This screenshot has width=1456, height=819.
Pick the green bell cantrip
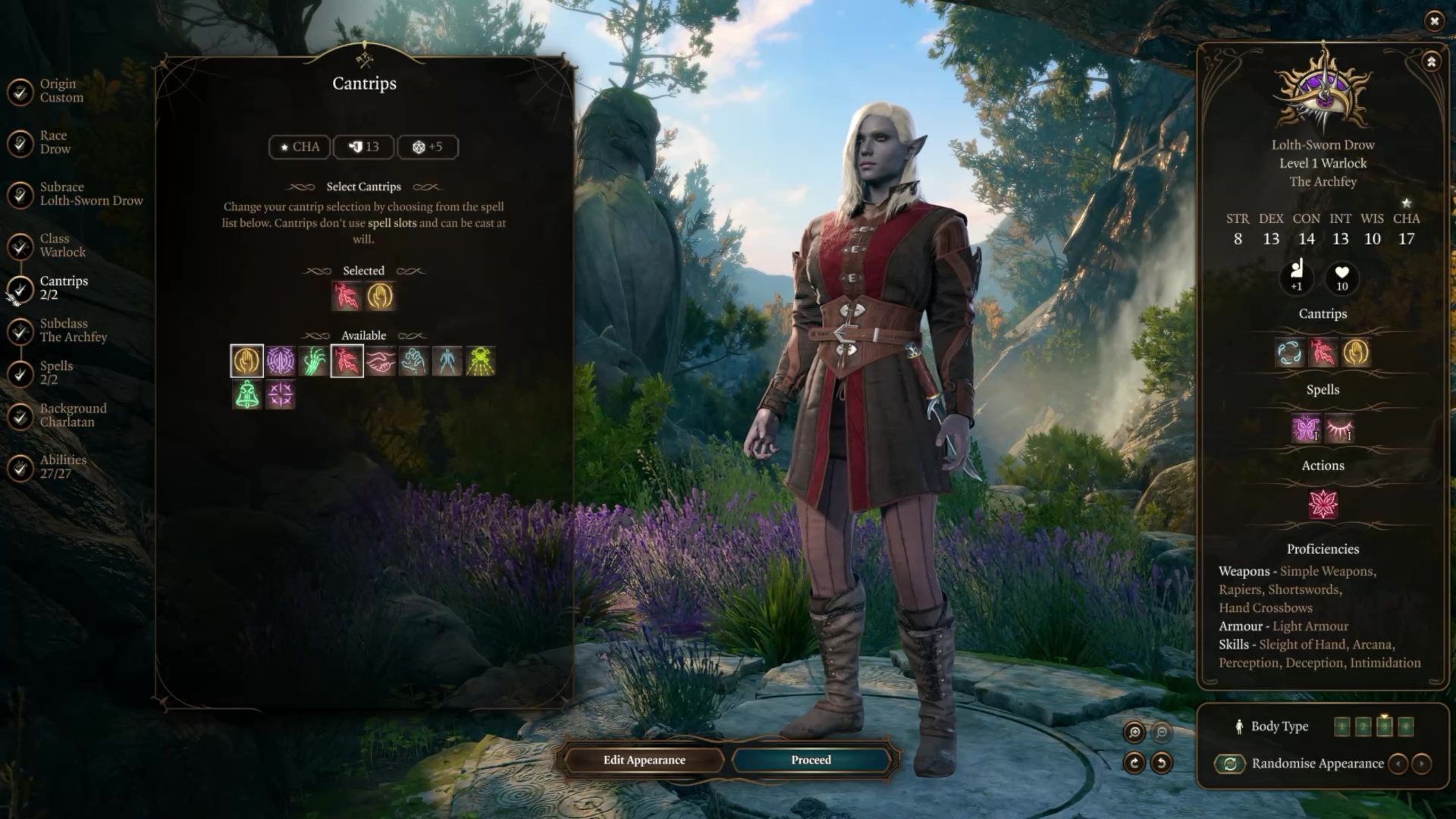(247, 395)
